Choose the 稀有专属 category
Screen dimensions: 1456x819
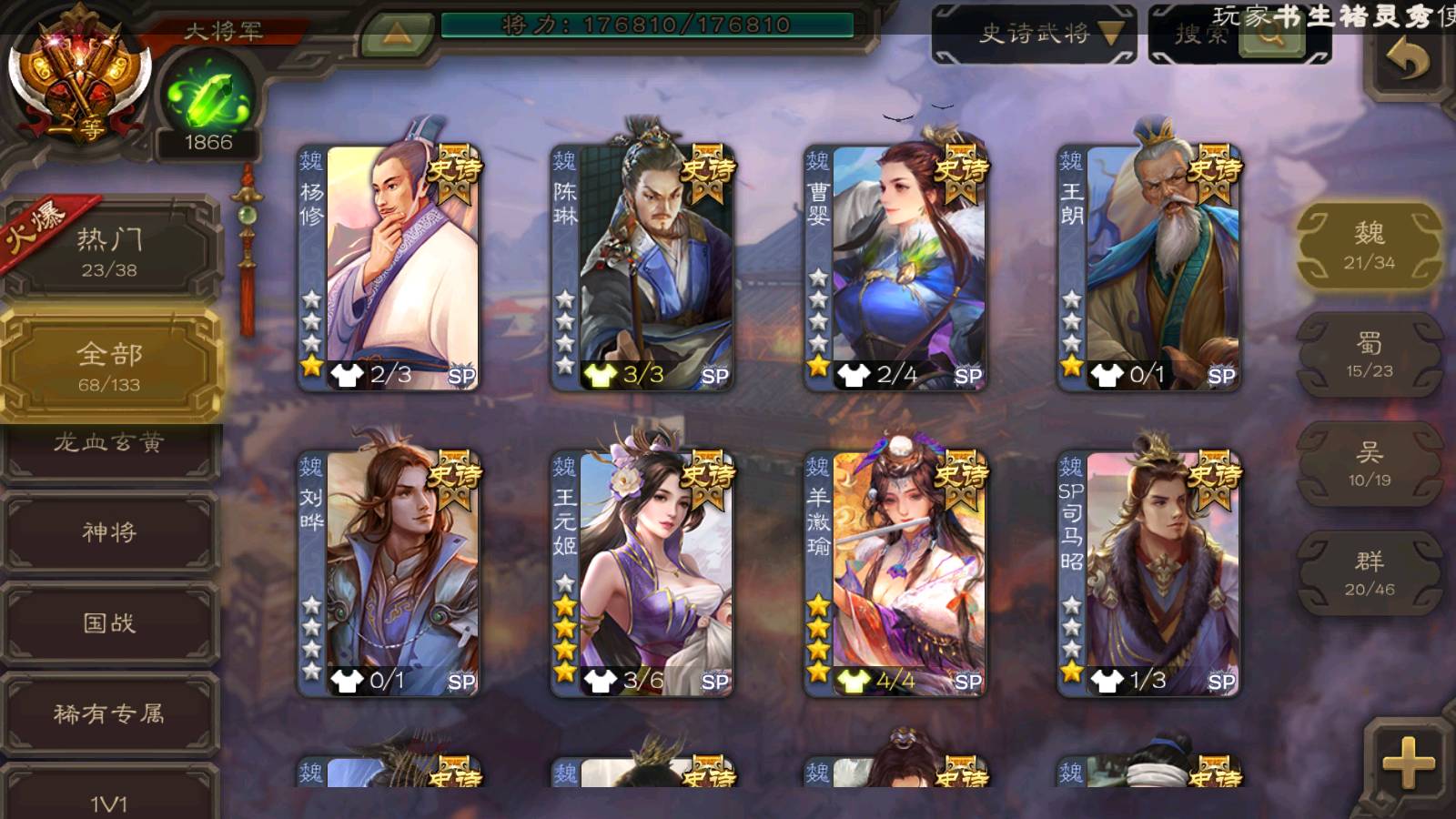tap(109, 714)
